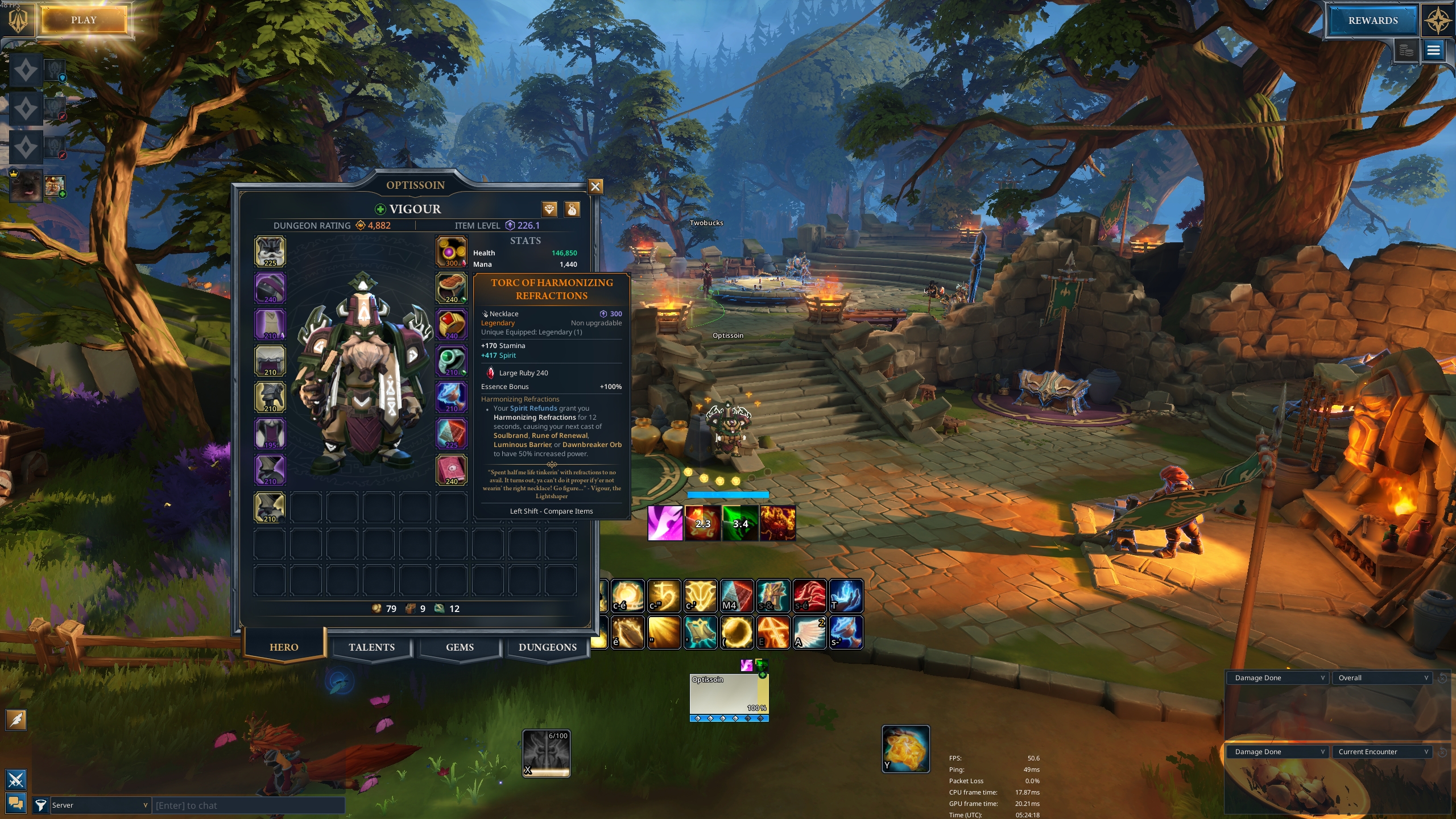
Task: Click the compass star icon
Action: pyautogui.click(x=1437, y=20)
